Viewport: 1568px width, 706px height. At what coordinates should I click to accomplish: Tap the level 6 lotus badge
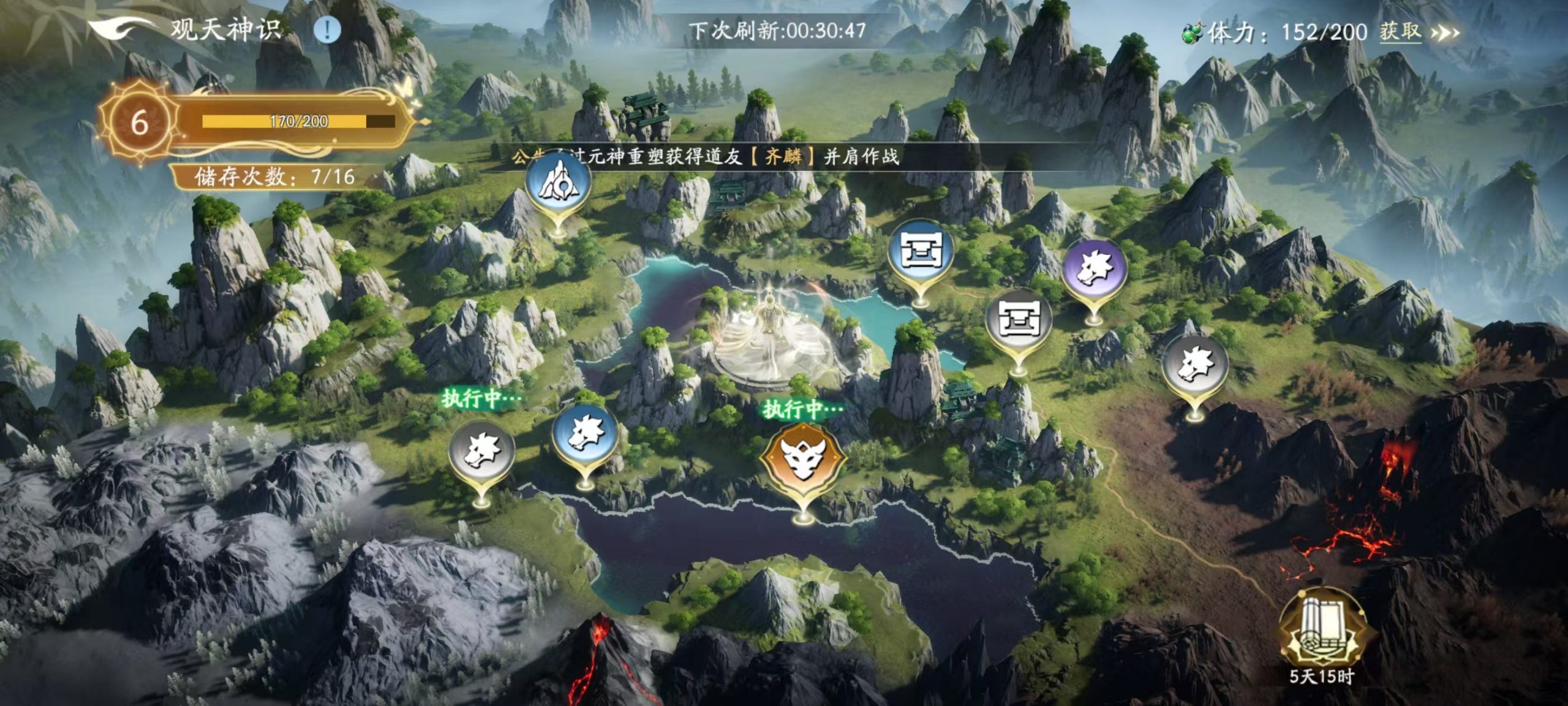(141, 123)
